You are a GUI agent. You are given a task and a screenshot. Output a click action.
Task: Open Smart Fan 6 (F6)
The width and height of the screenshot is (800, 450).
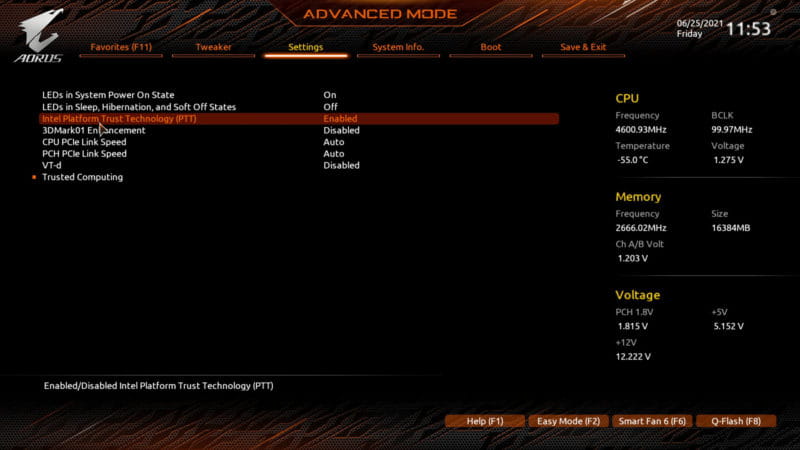(651, 422)
